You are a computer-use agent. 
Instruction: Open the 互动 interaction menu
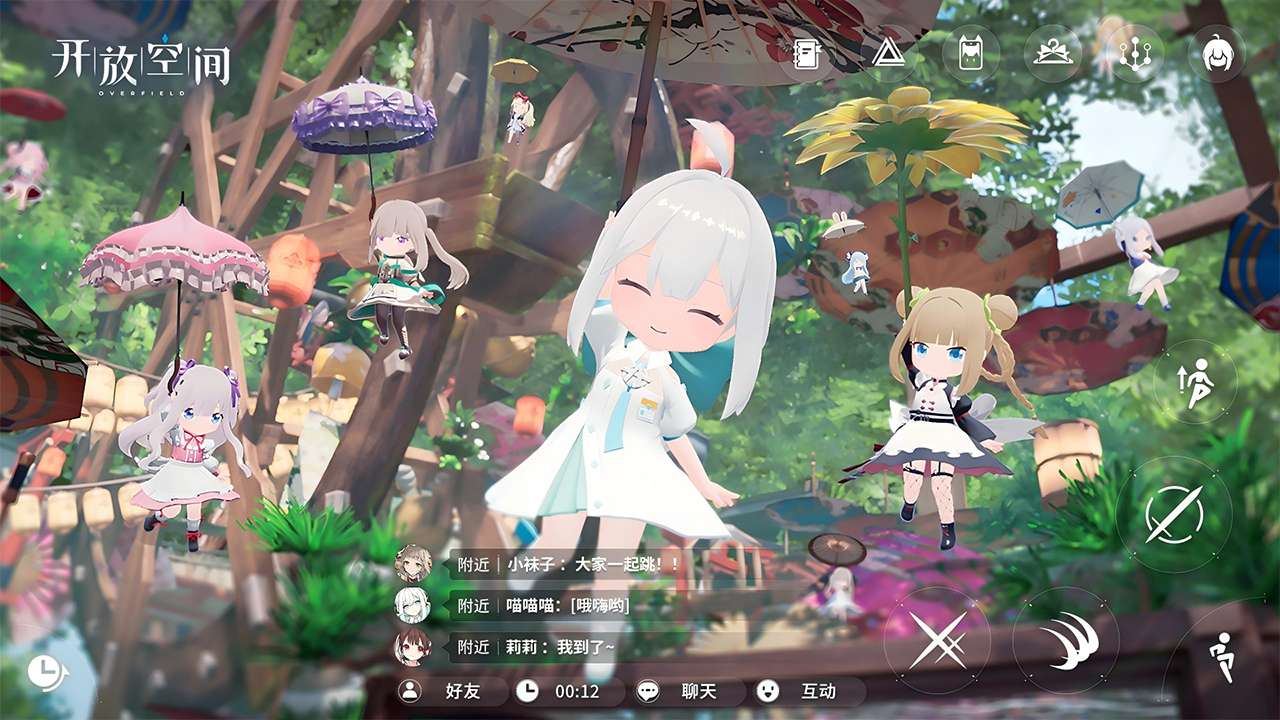[x=805, y=691]
